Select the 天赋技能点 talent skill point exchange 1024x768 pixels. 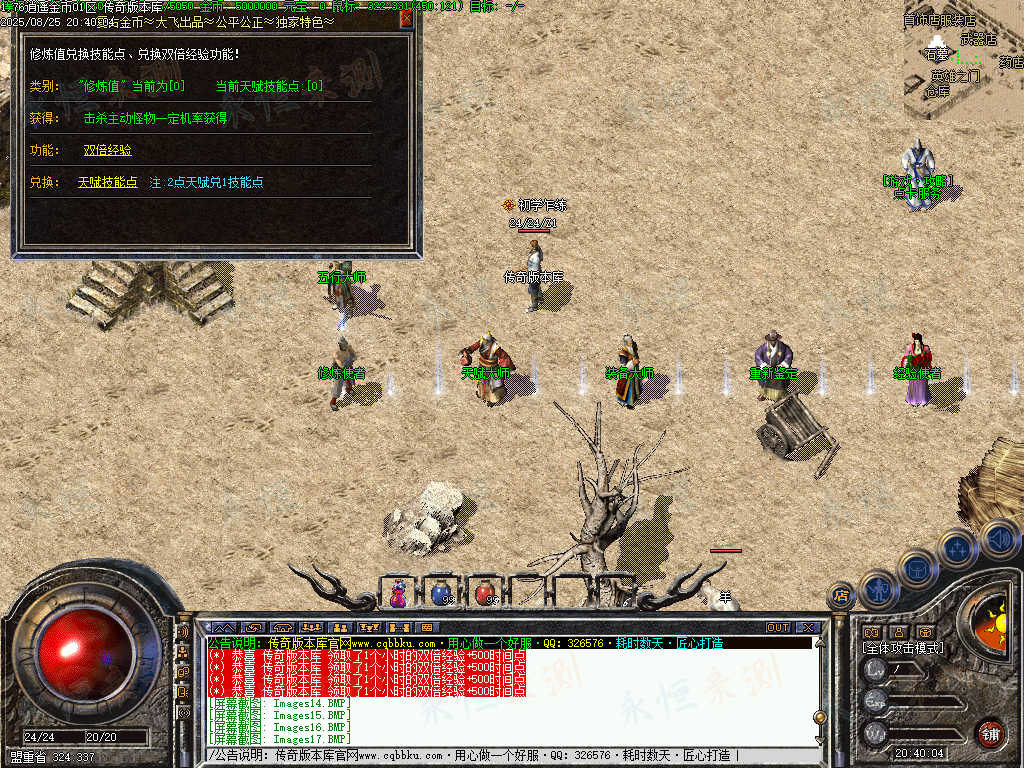[107, 182]
